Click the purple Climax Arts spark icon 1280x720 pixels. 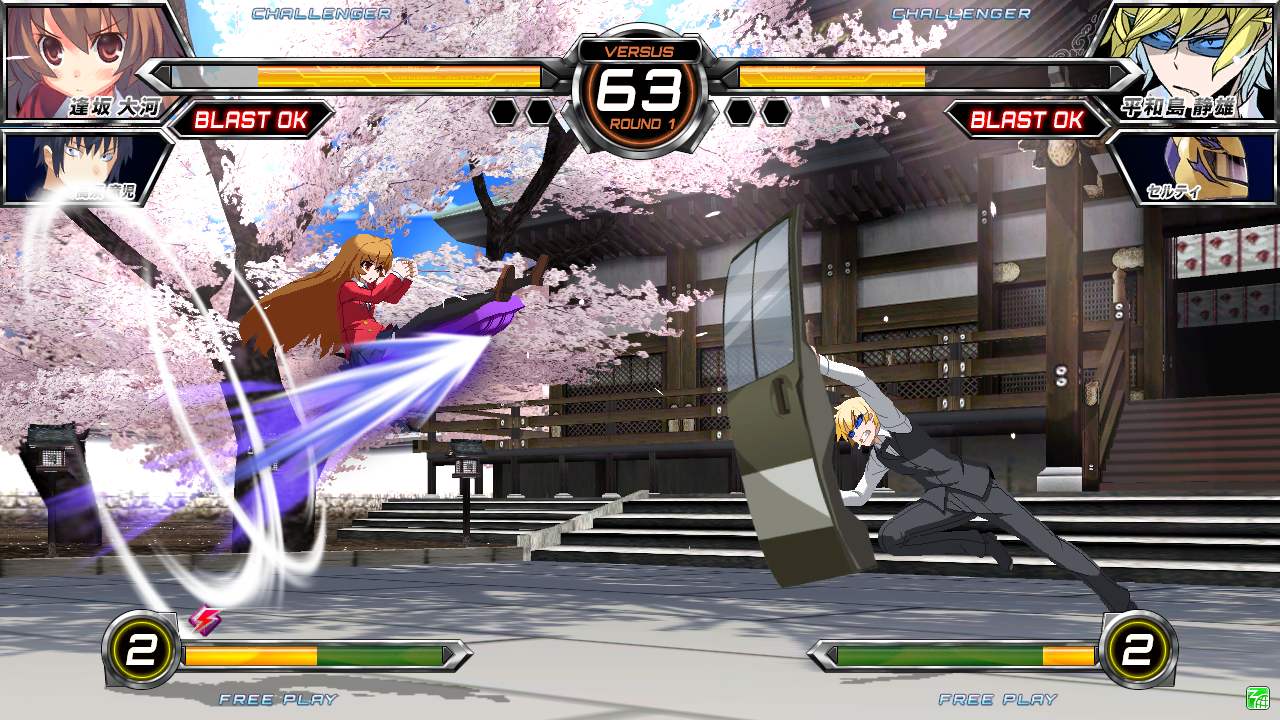coord(205,621)
